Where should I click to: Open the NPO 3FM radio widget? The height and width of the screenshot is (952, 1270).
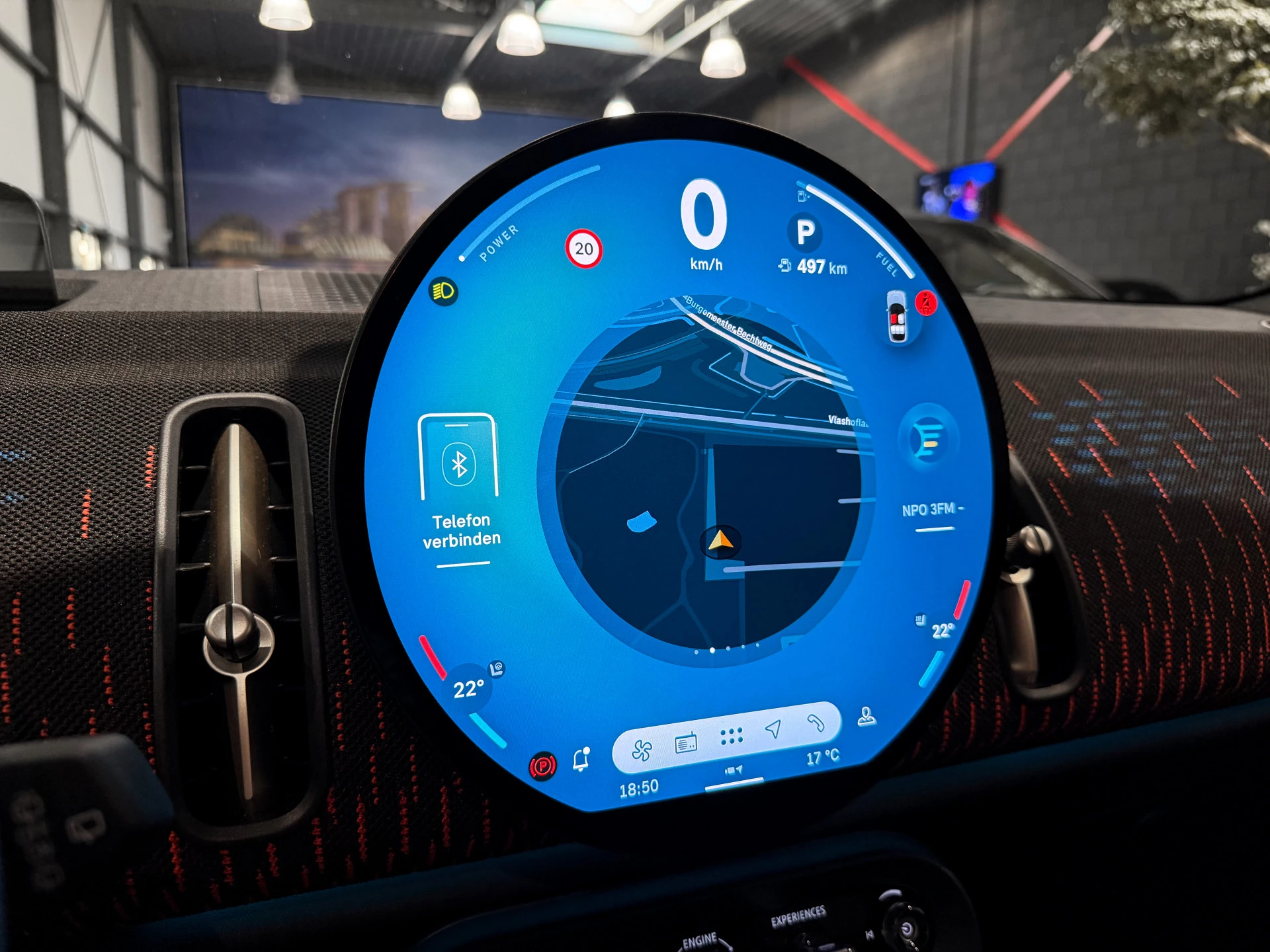pyautogui.click(x=929, y=463)
